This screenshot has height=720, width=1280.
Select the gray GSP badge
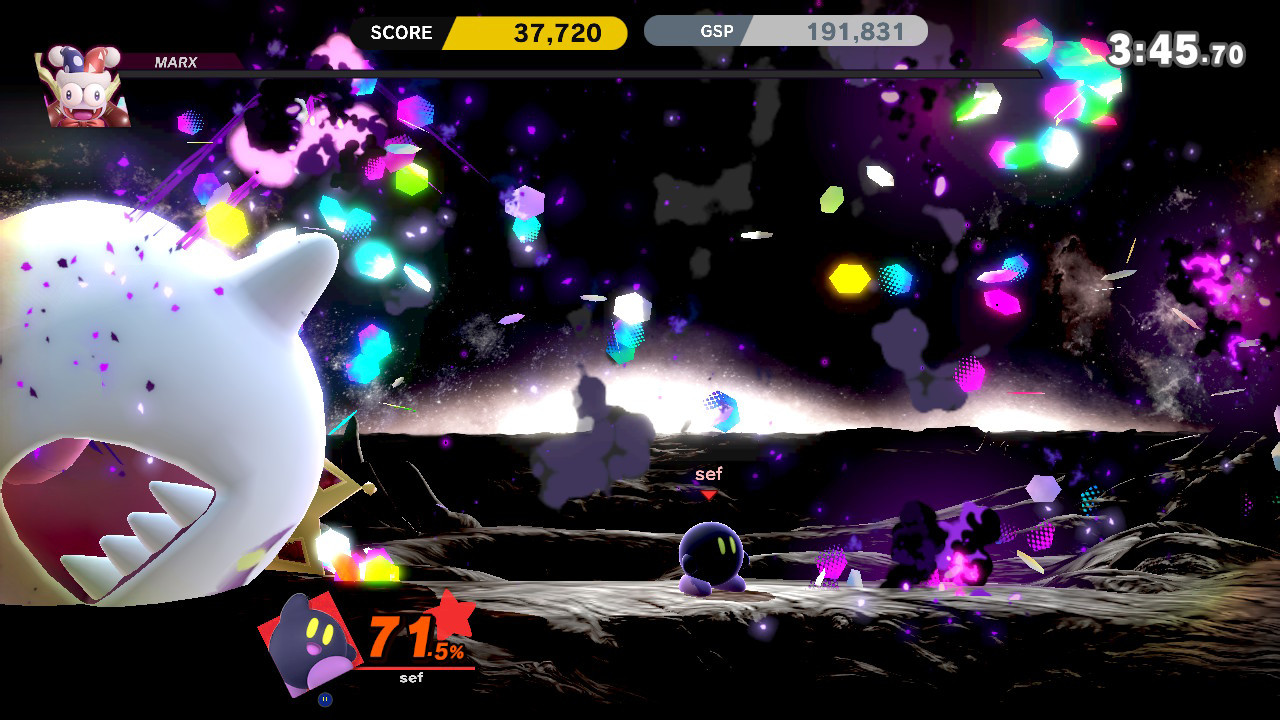point(718,30)
